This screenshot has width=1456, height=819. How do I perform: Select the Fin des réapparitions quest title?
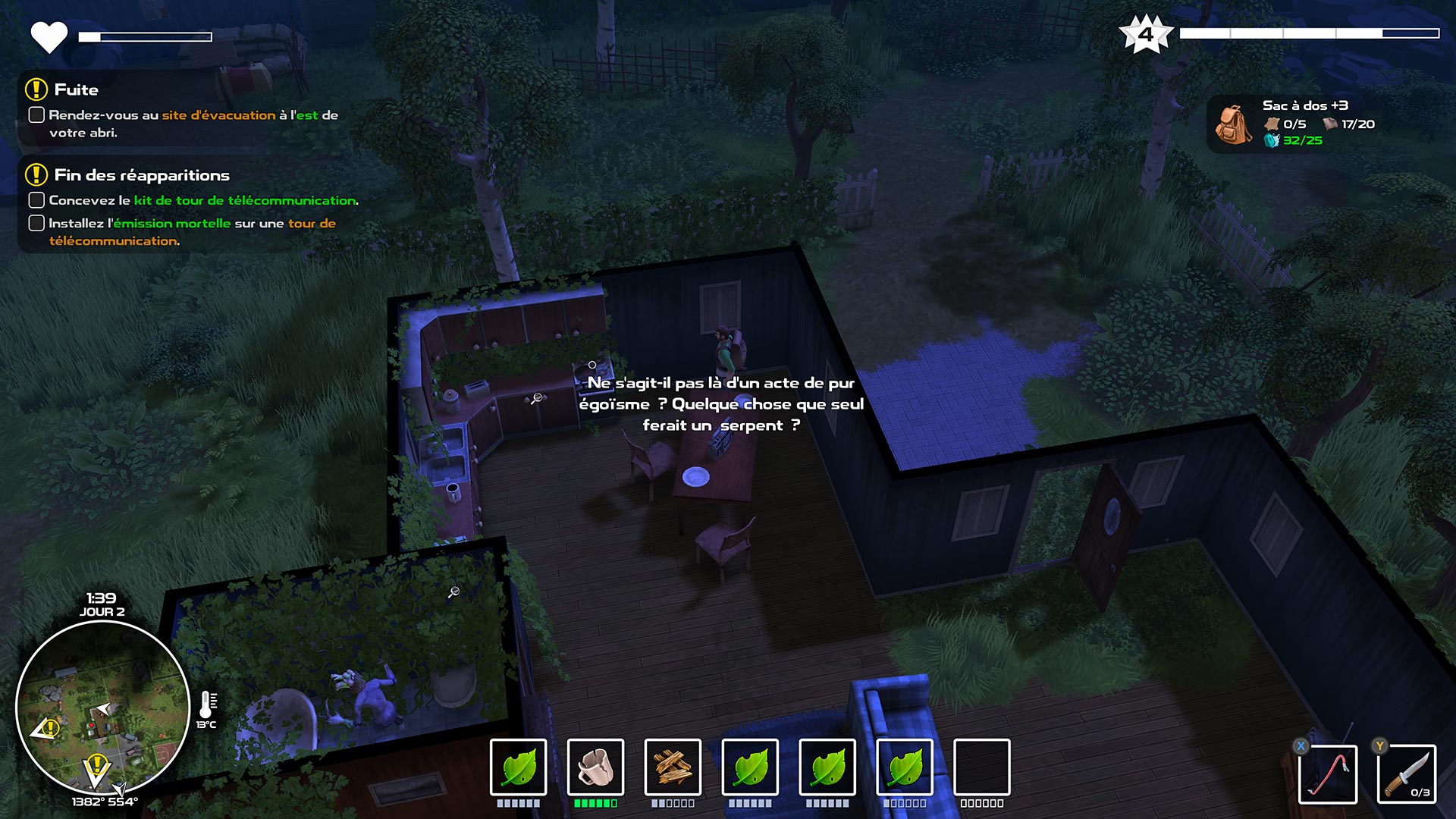(142, 175)
